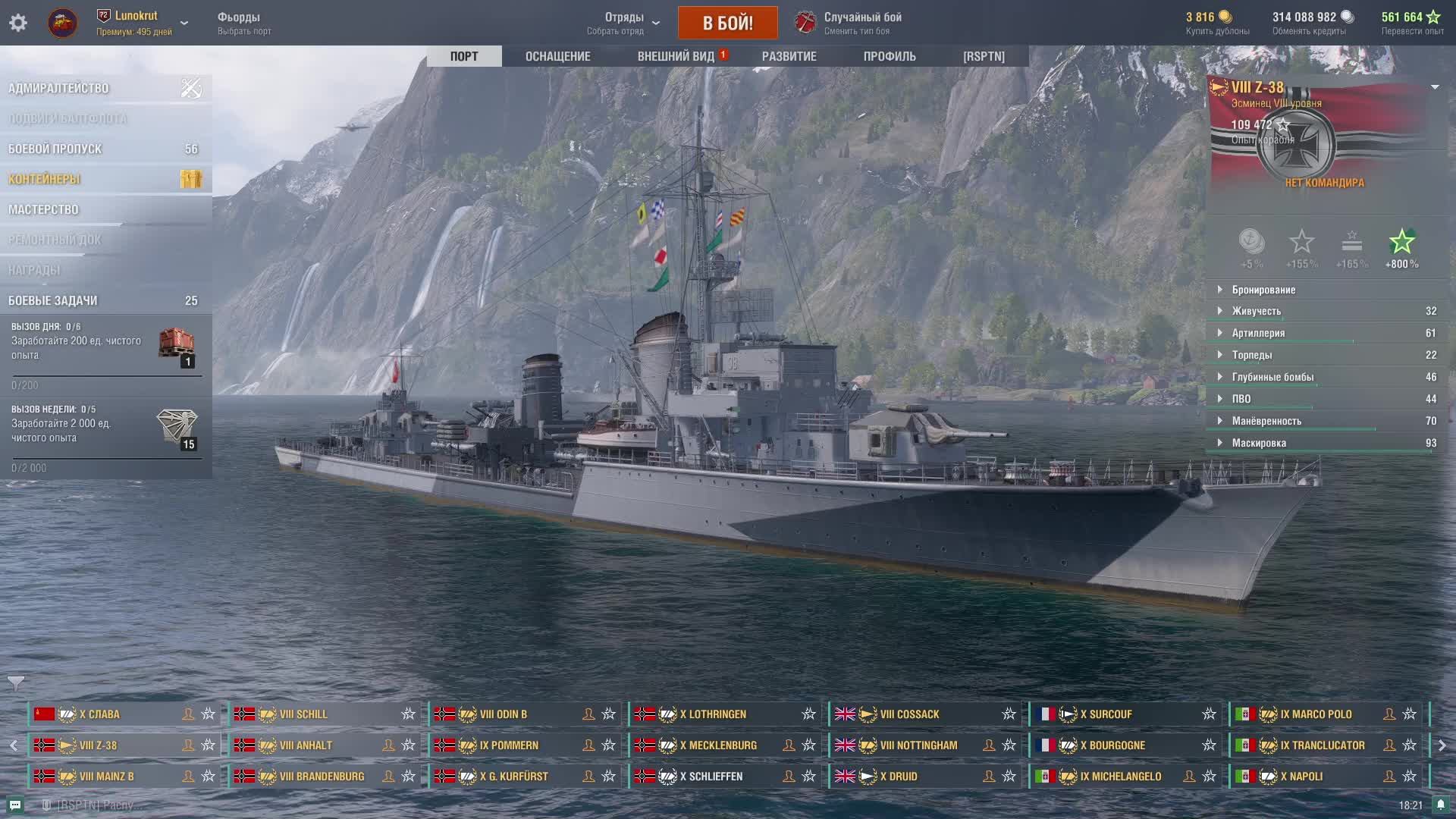Viewport: 1456px width, 819px height.
Task: Expand the Маскировка parameter row
Action: point(1259,443)
